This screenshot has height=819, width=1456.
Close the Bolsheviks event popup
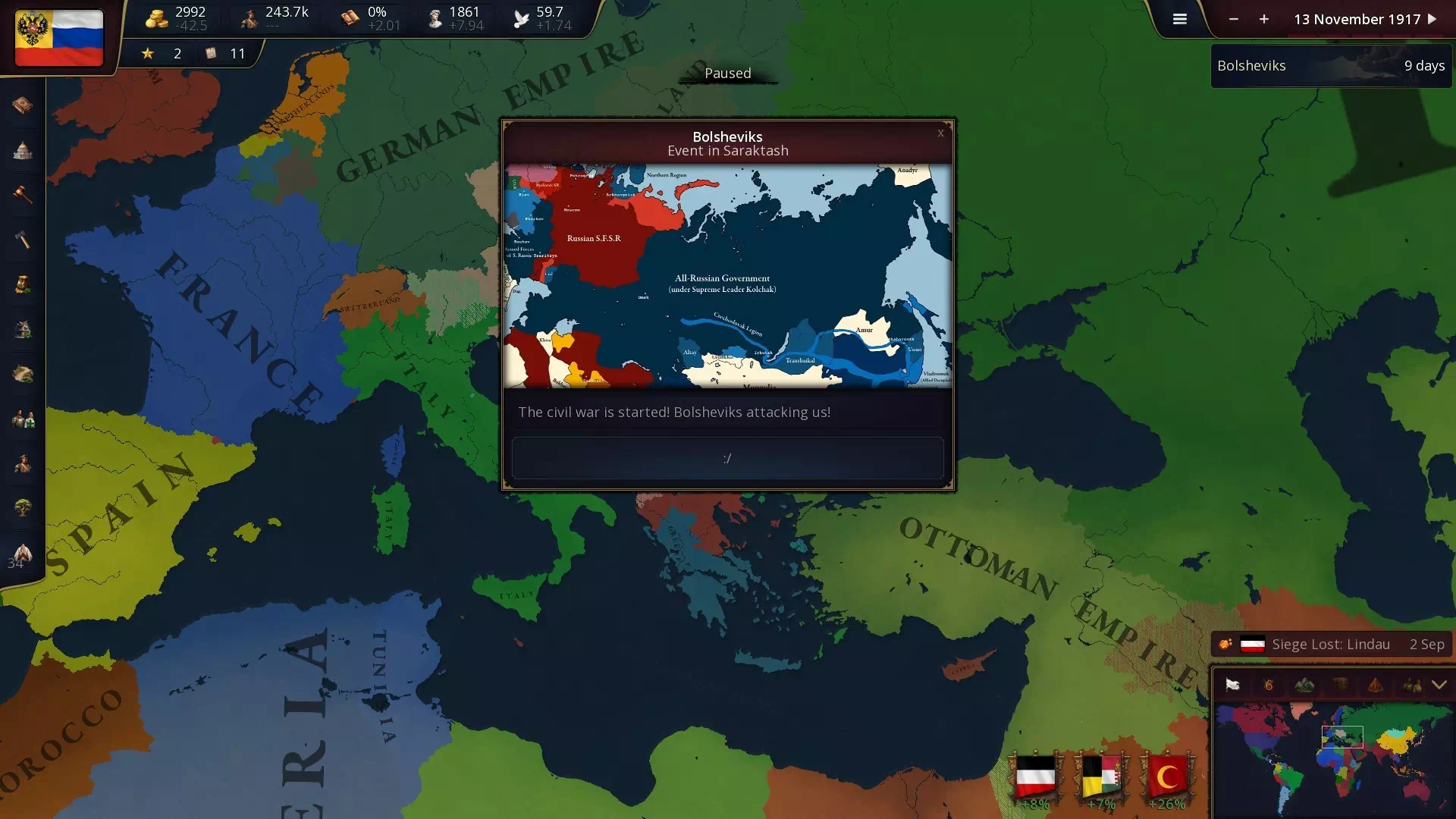click(940, 133)
